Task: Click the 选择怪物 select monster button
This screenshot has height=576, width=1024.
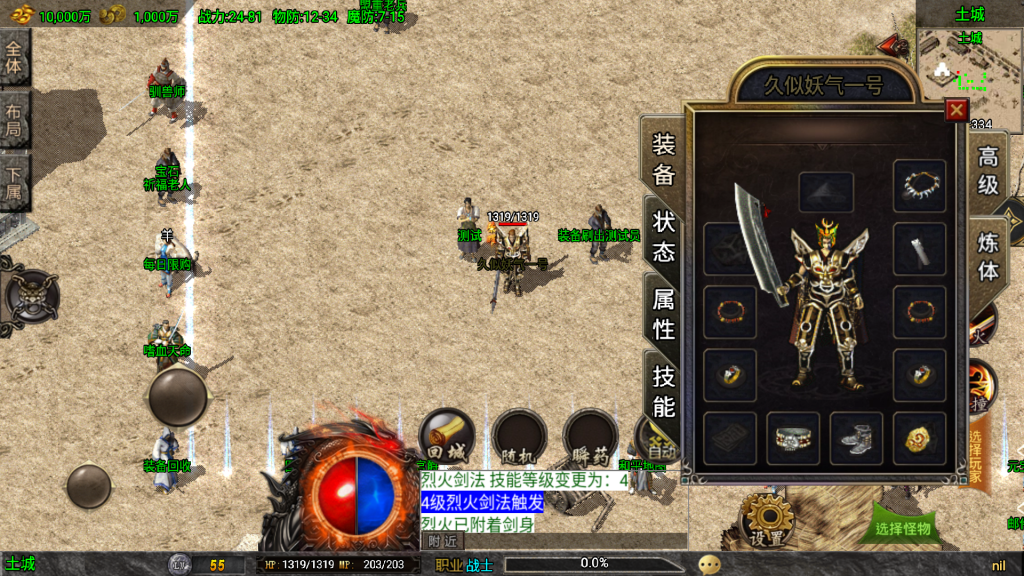Action: (902, 528)
